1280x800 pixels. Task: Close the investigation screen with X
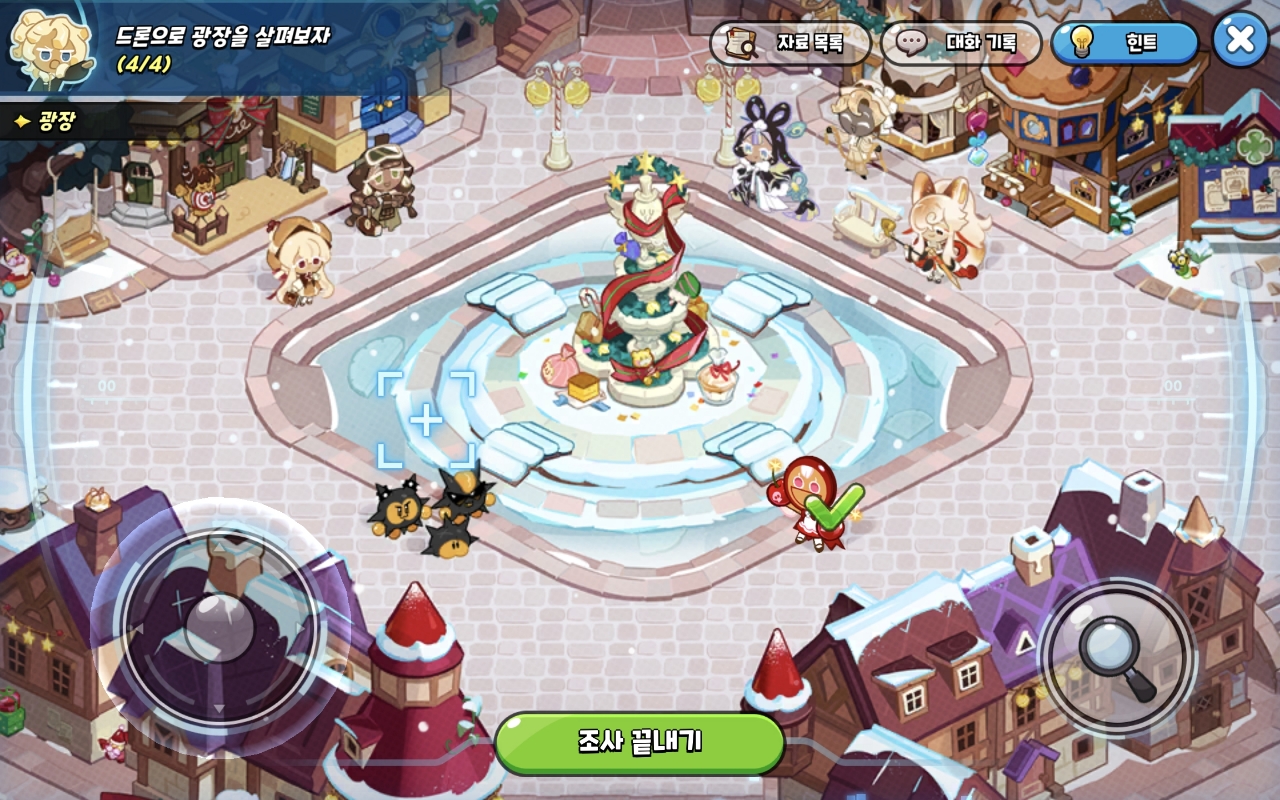click(x=1240, y=40)
